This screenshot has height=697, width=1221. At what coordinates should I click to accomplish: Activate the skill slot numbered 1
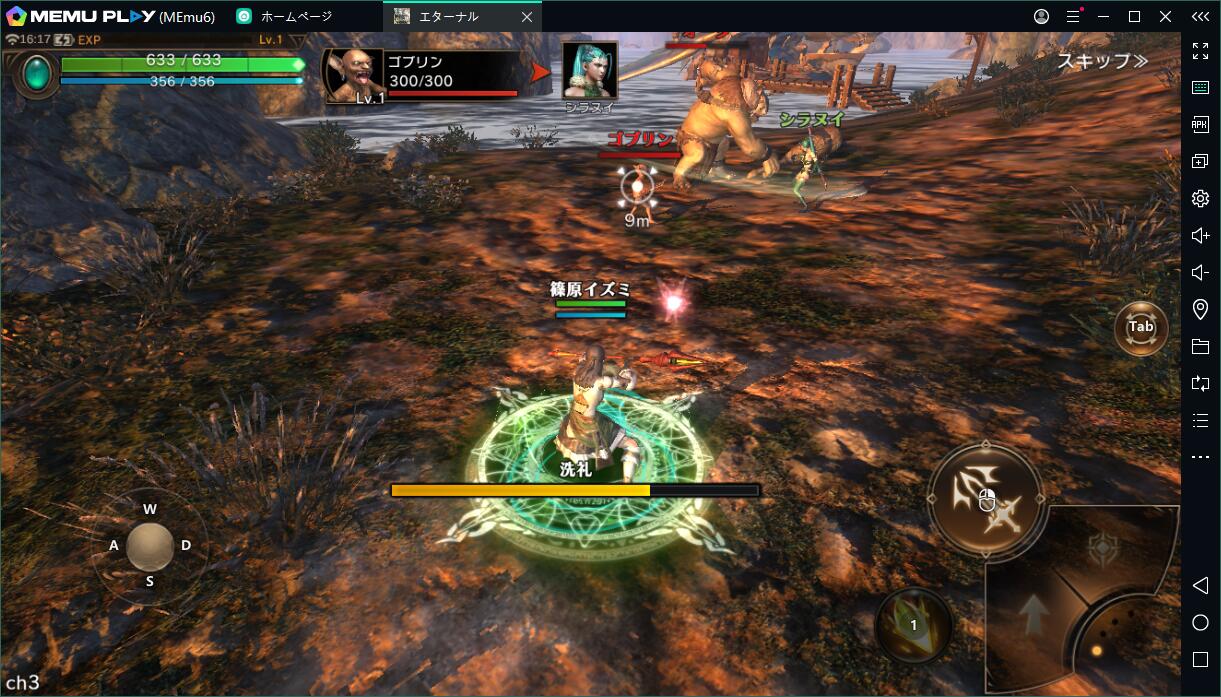pos(913,626)
